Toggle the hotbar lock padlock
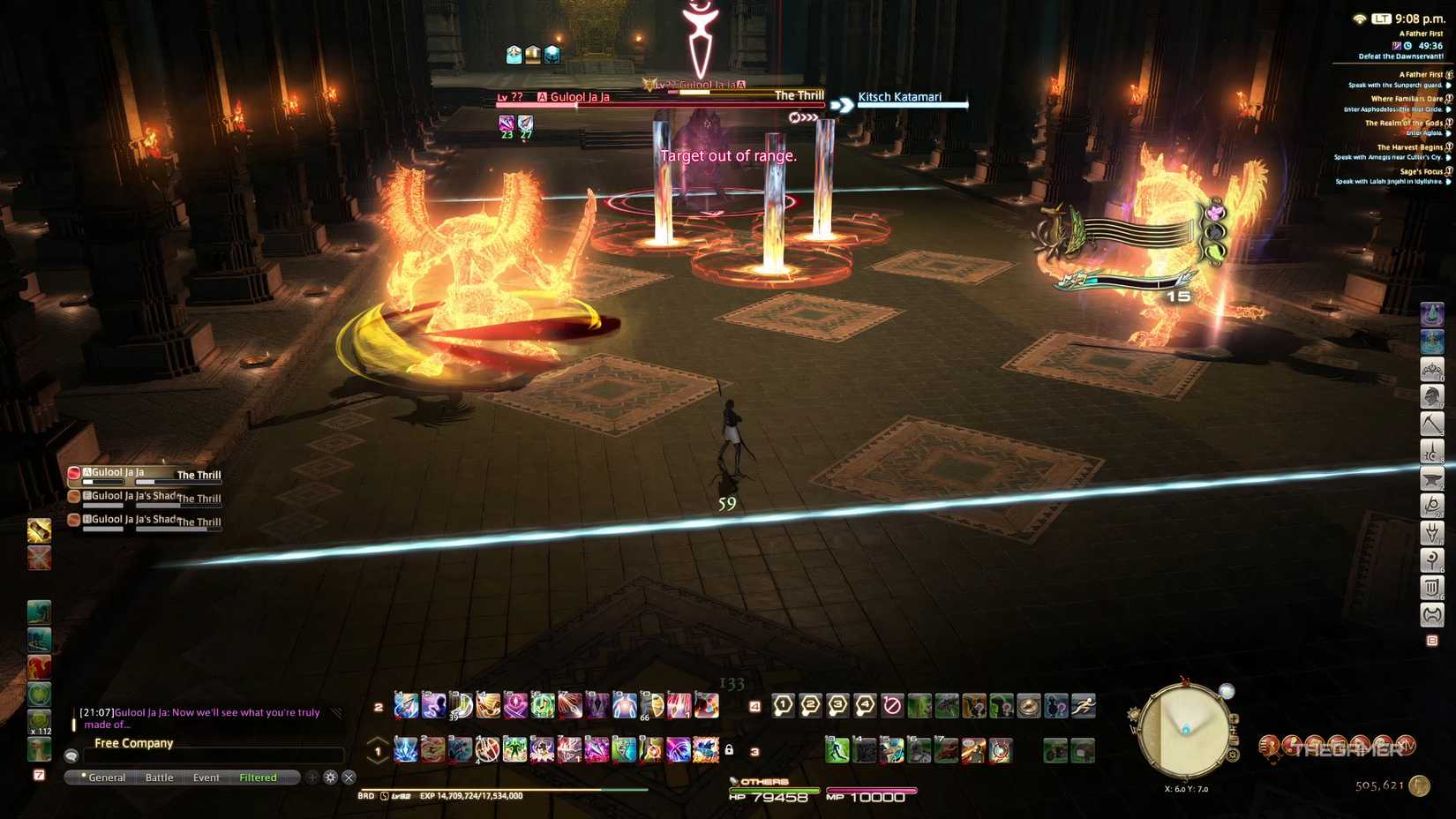The image size is (1456, 819). point(731,748)
